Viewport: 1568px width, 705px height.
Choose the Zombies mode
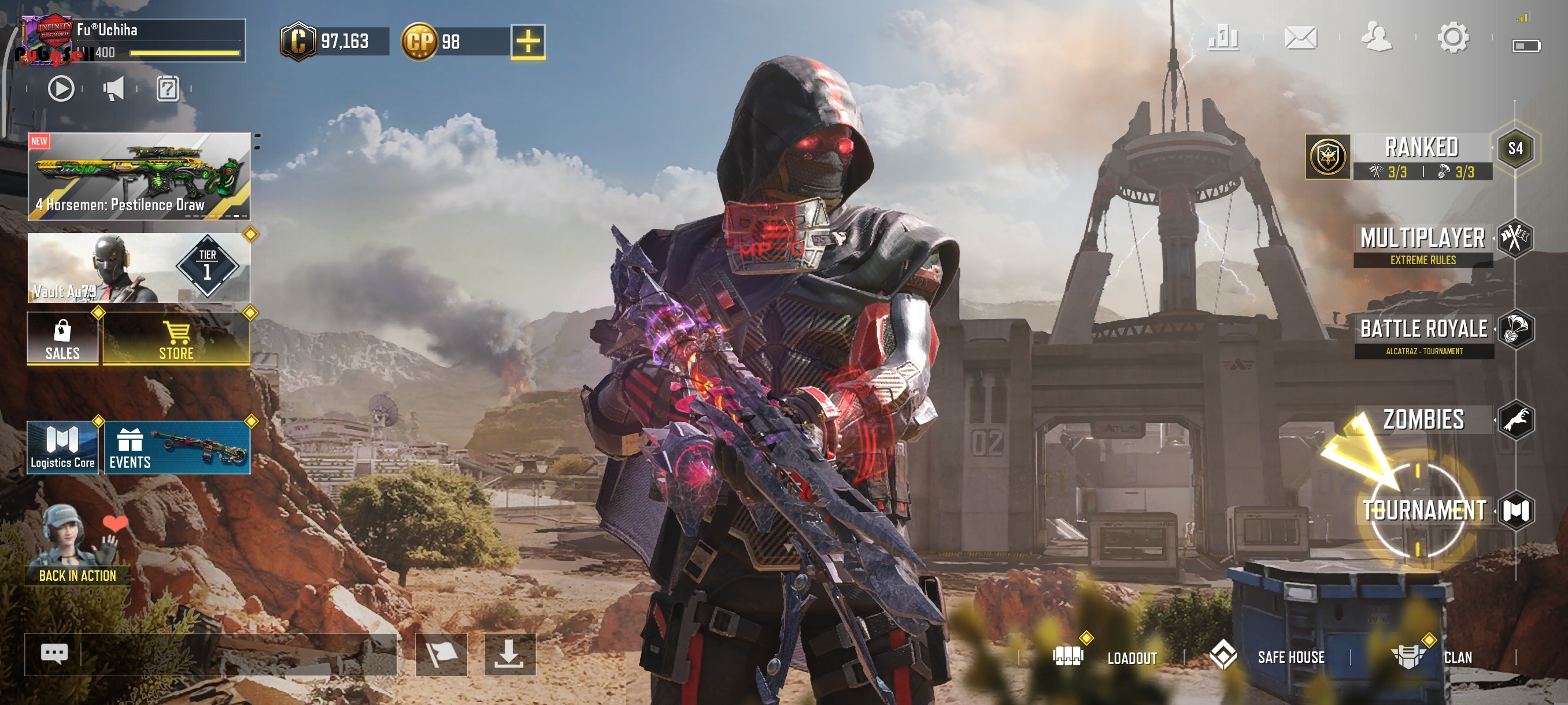(1423, 420)
